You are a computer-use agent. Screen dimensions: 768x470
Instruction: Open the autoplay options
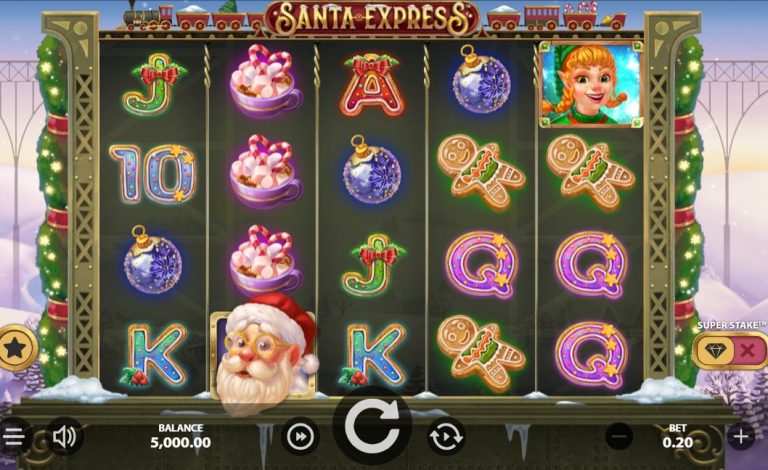(x=445, y=436)
